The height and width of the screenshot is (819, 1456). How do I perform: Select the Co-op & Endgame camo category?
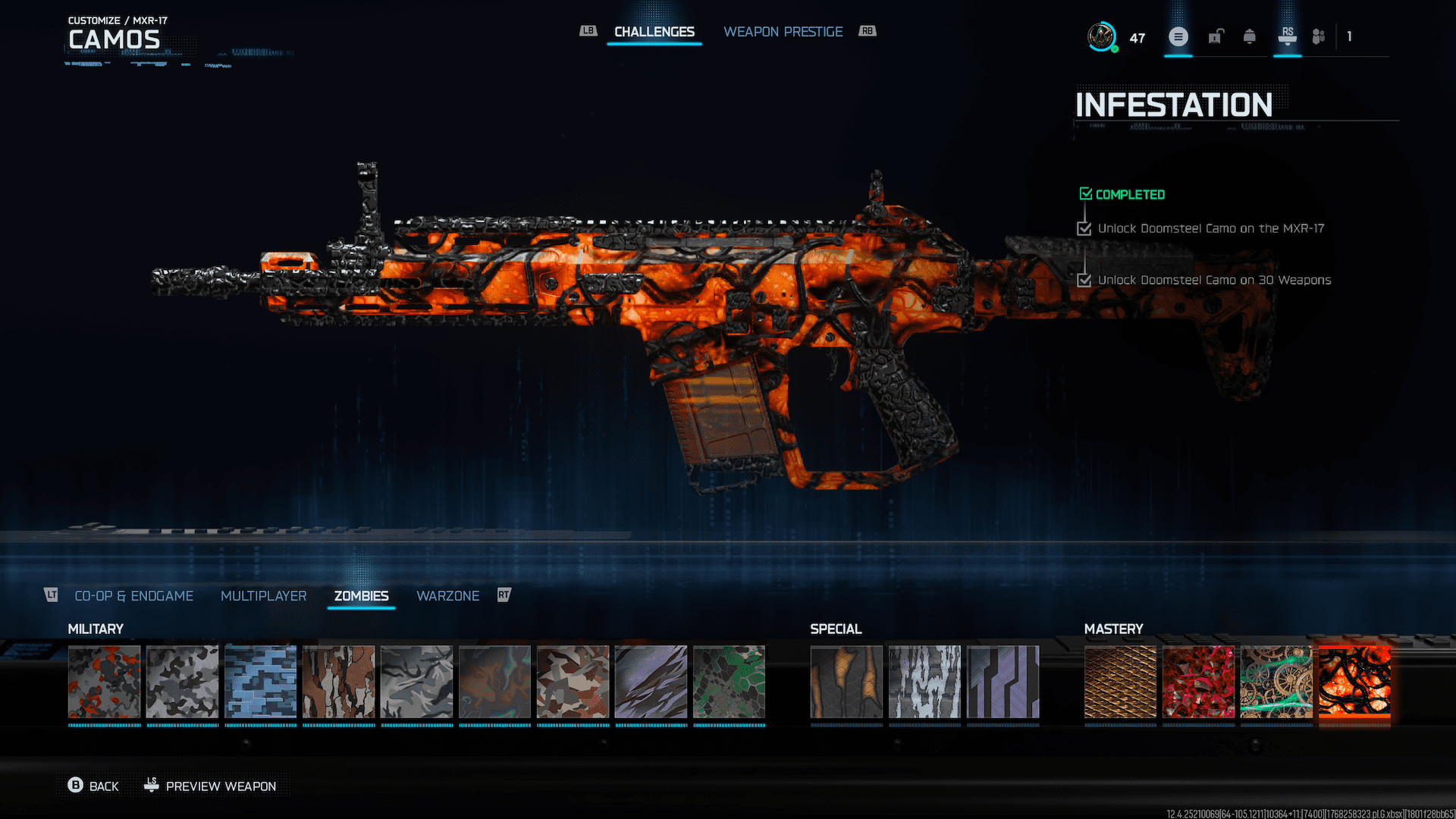[x=133, y=596]
